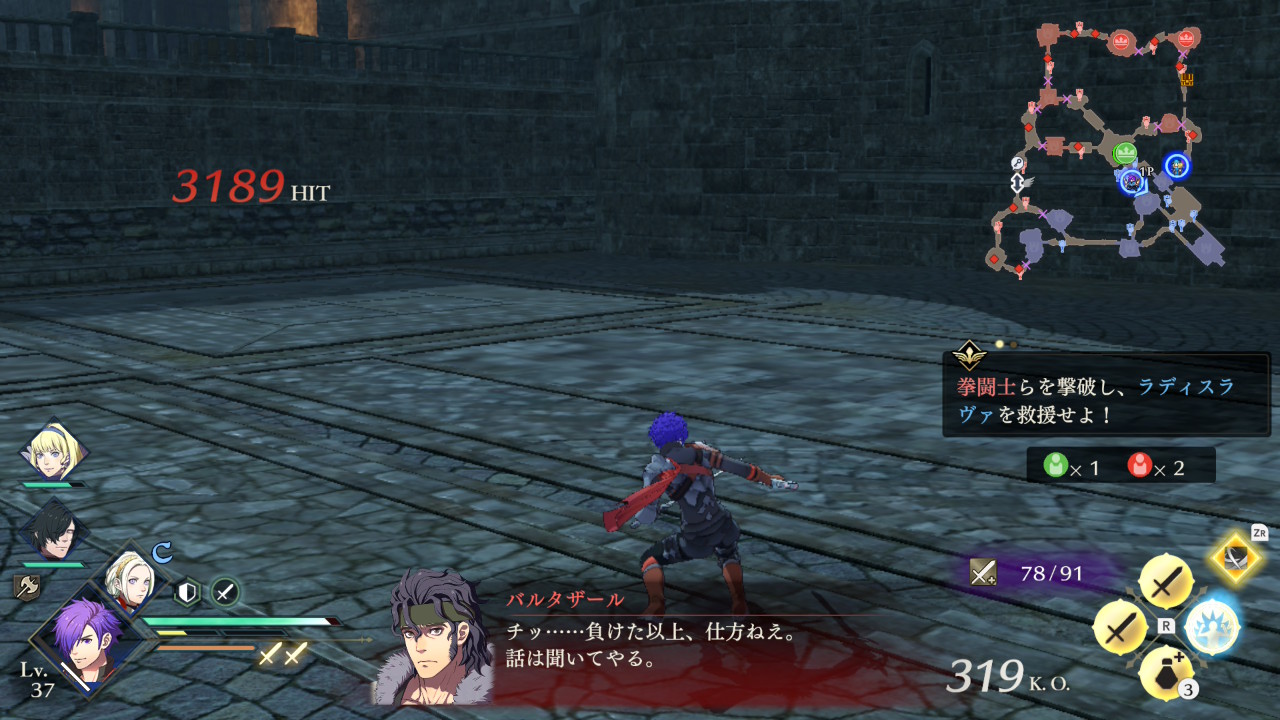Image resolution: width=1280 pixels, height=720 pixels.
Task: Click the sword weapon durability icon
Action: point(983,573)
